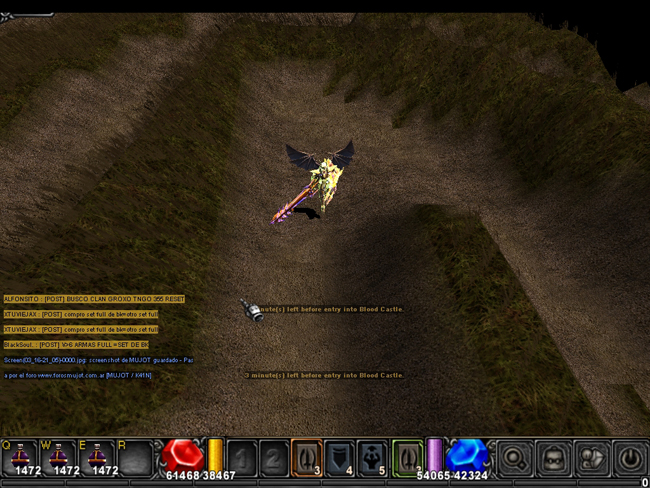Use the potion in the Q slot
Viewport: 650px width, 488px height.
(20, 457)
